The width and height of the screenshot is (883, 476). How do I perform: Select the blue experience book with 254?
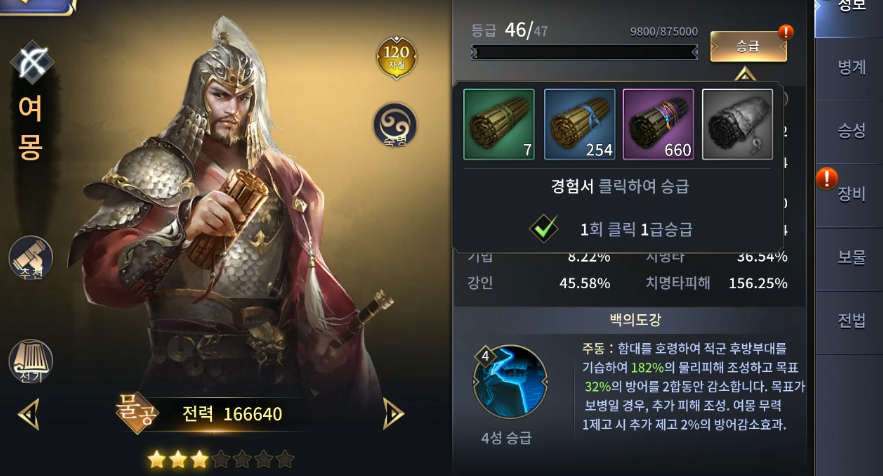point(579,124)
